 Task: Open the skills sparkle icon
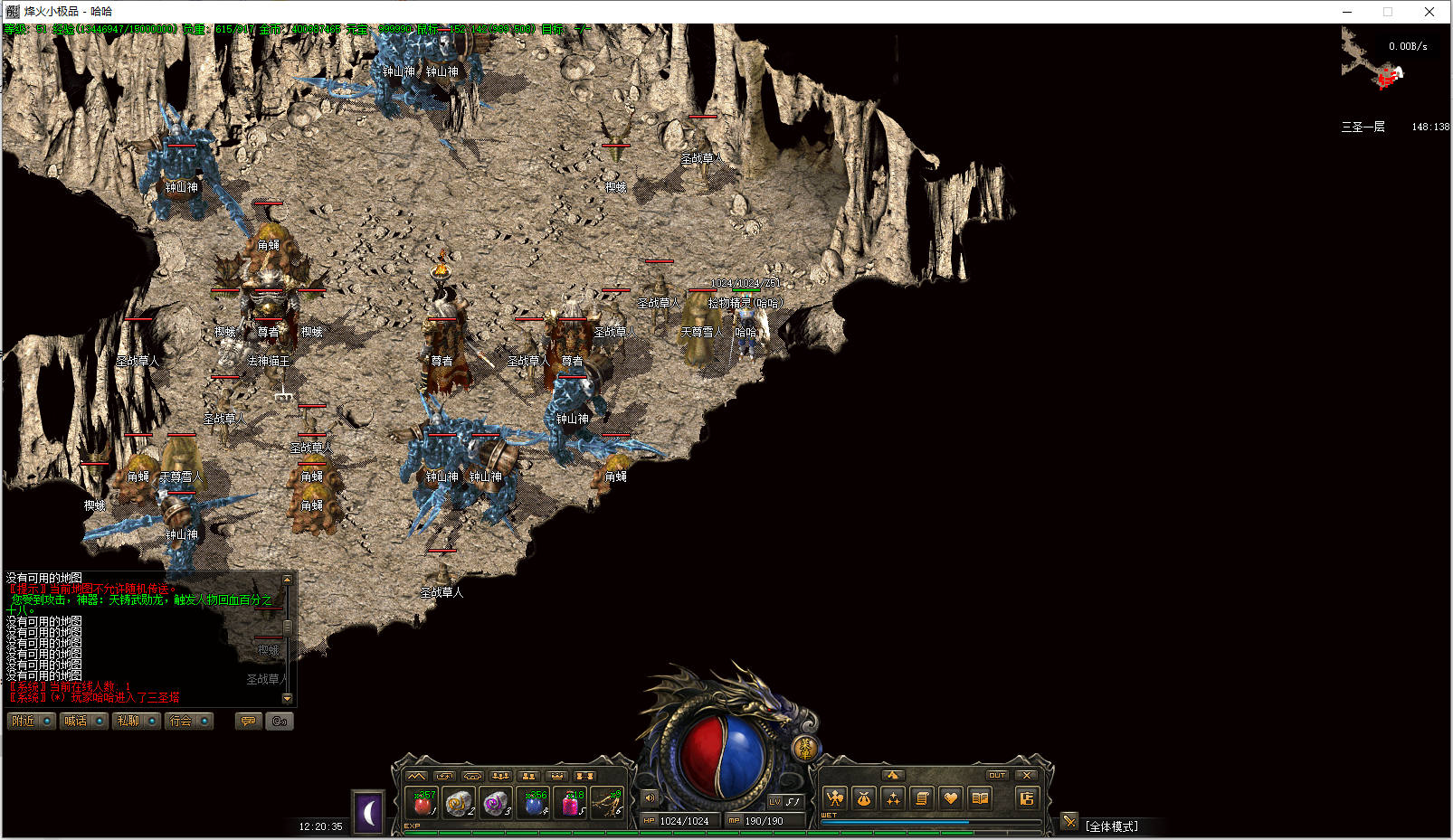click(893, 798)
